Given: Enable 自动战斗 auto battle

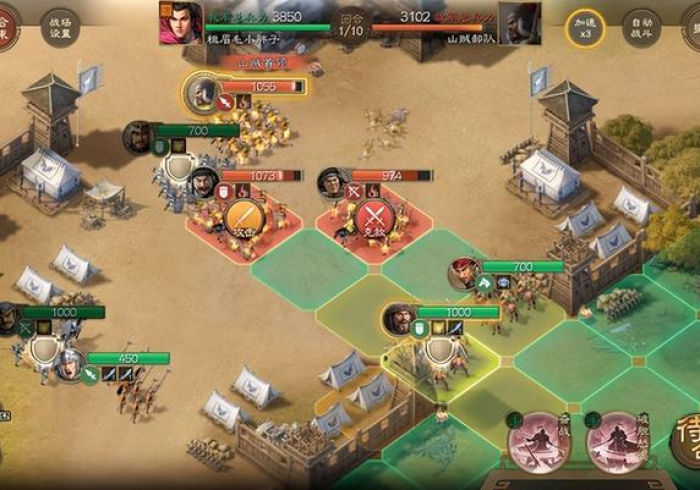Looking at the screenshot, I should pyautogui.click(x=641, y=28).
